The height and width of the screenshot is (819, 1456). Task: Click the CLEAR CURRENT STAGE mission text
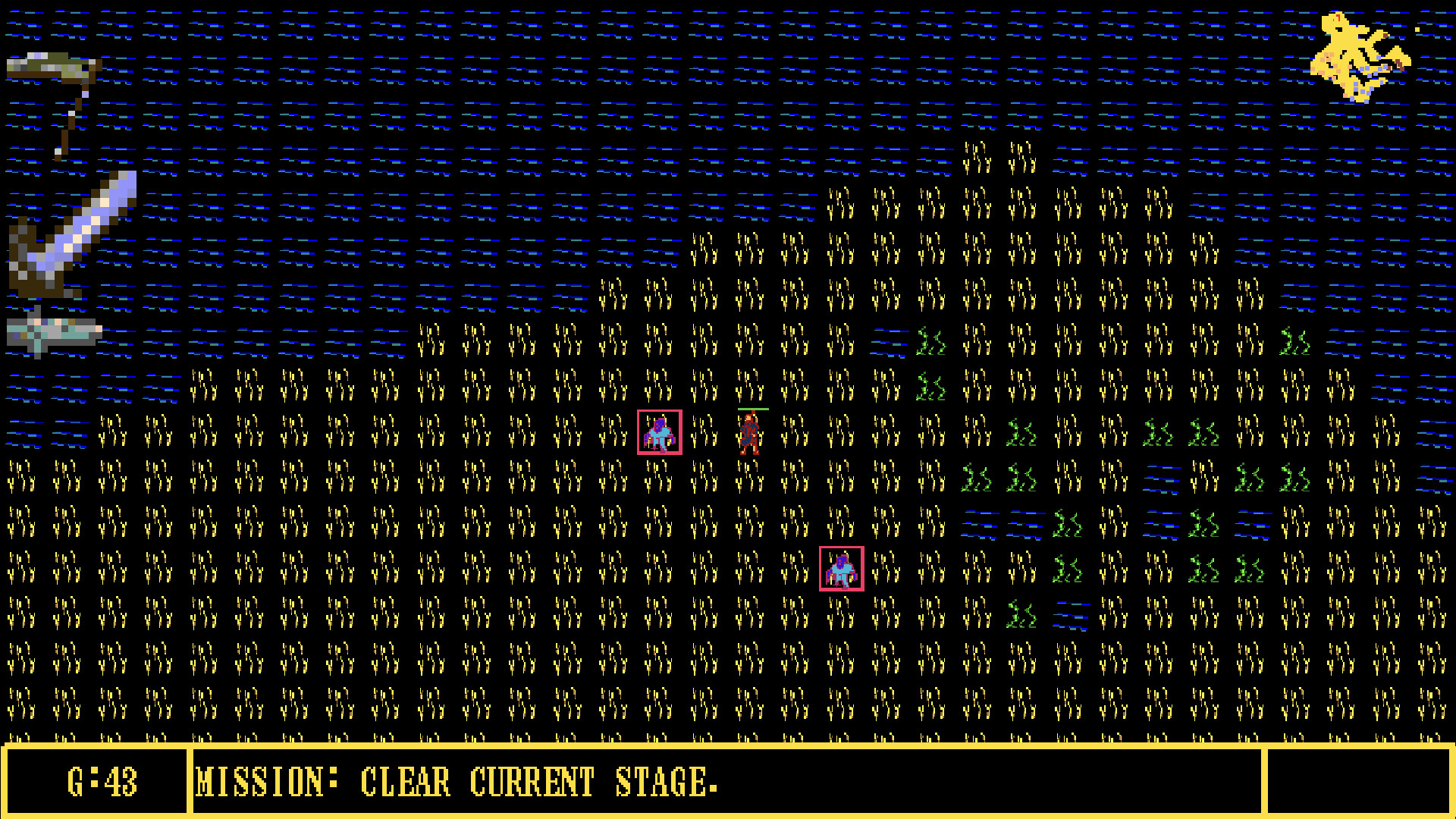pyautogui.click(x=538, y=783)
